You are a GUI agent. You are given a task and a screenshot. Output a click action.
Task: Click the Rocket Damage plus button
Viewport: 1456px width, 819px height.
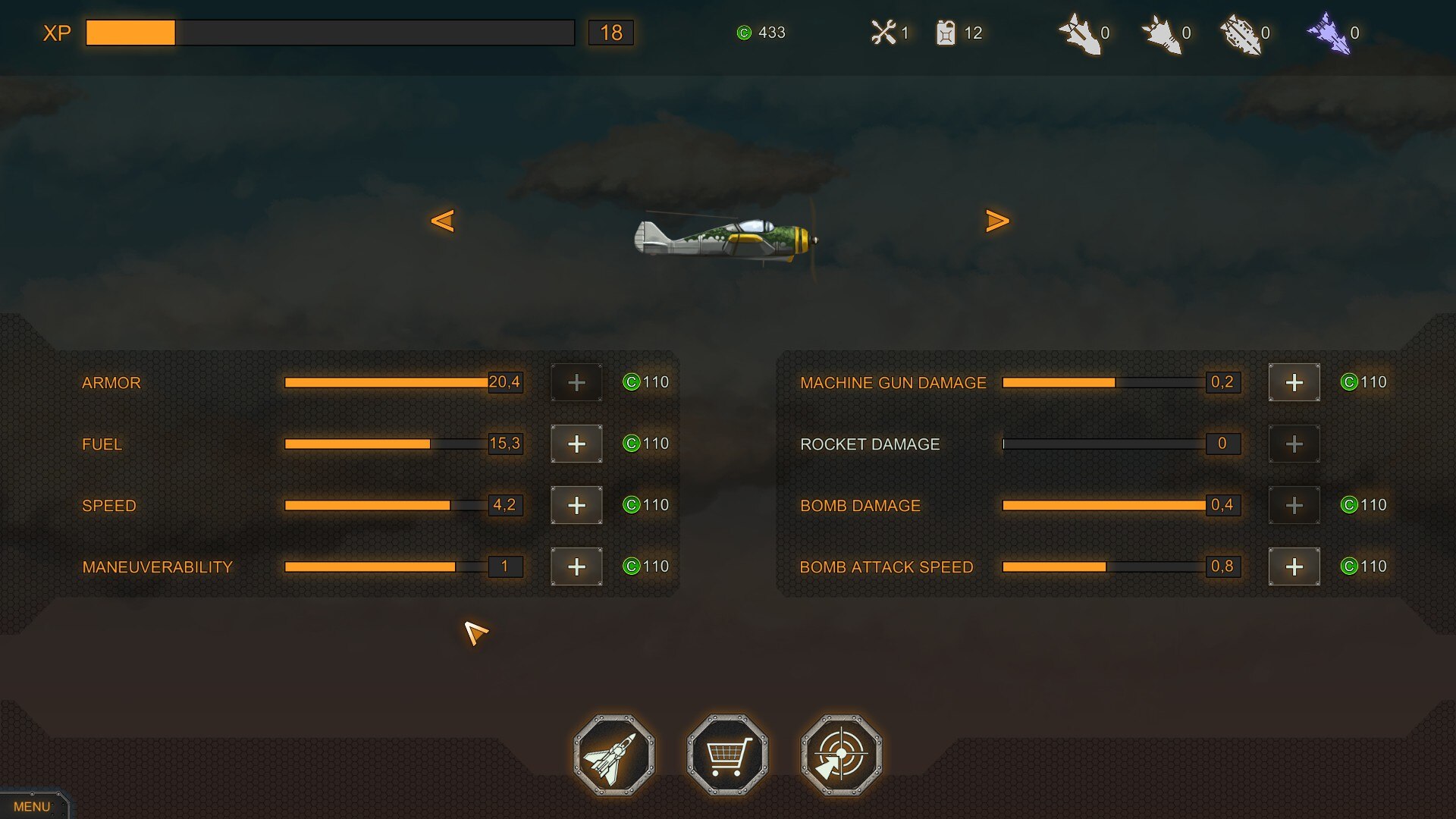(1294, 444)
